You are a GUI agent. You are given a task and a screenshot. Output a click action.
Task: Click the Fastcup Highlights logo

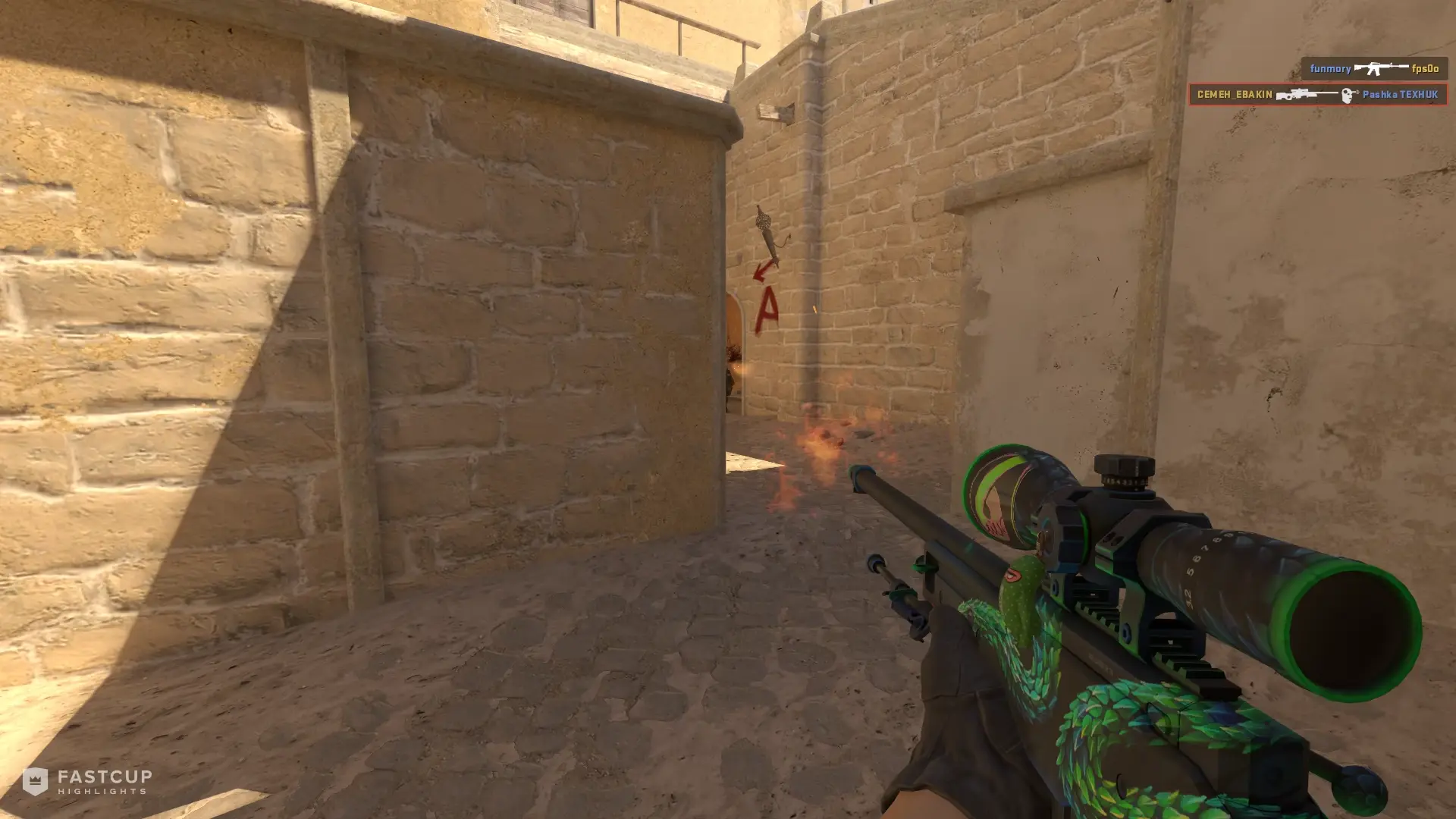[87, 781]
